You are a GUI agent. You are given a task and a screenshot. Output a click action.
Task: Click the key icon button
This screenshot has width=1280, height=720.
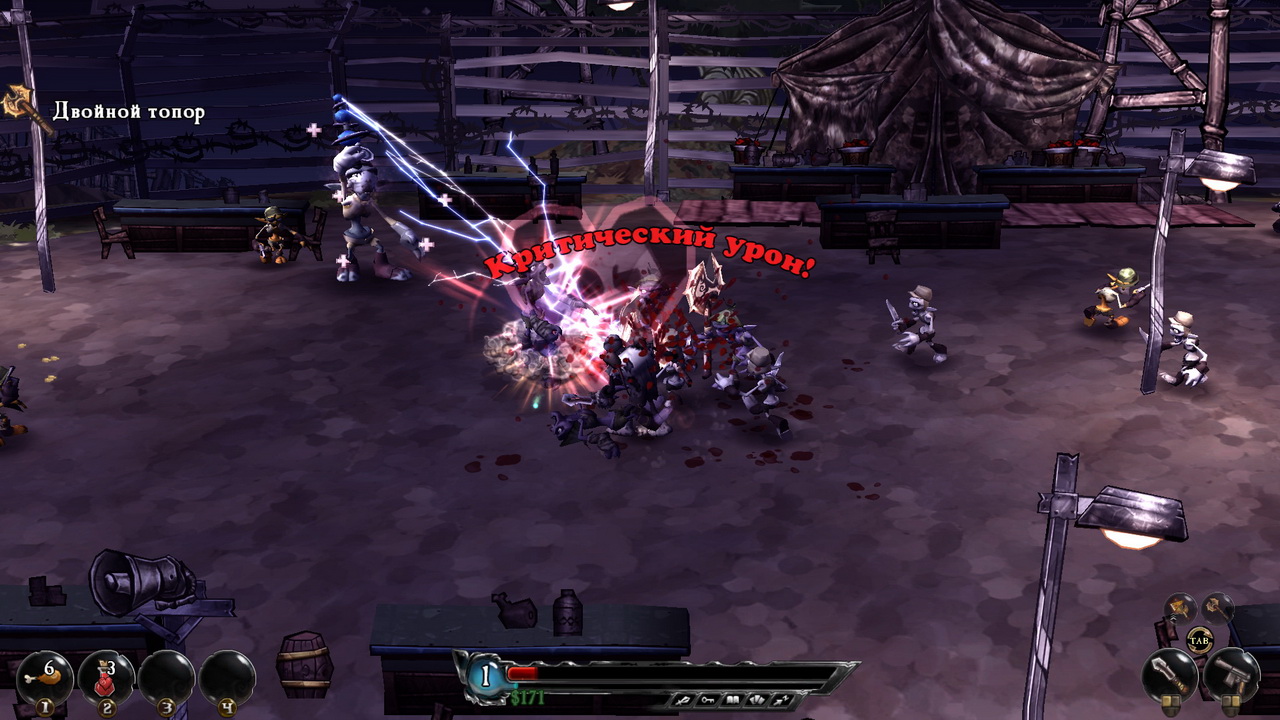click(x=710, y=699)
